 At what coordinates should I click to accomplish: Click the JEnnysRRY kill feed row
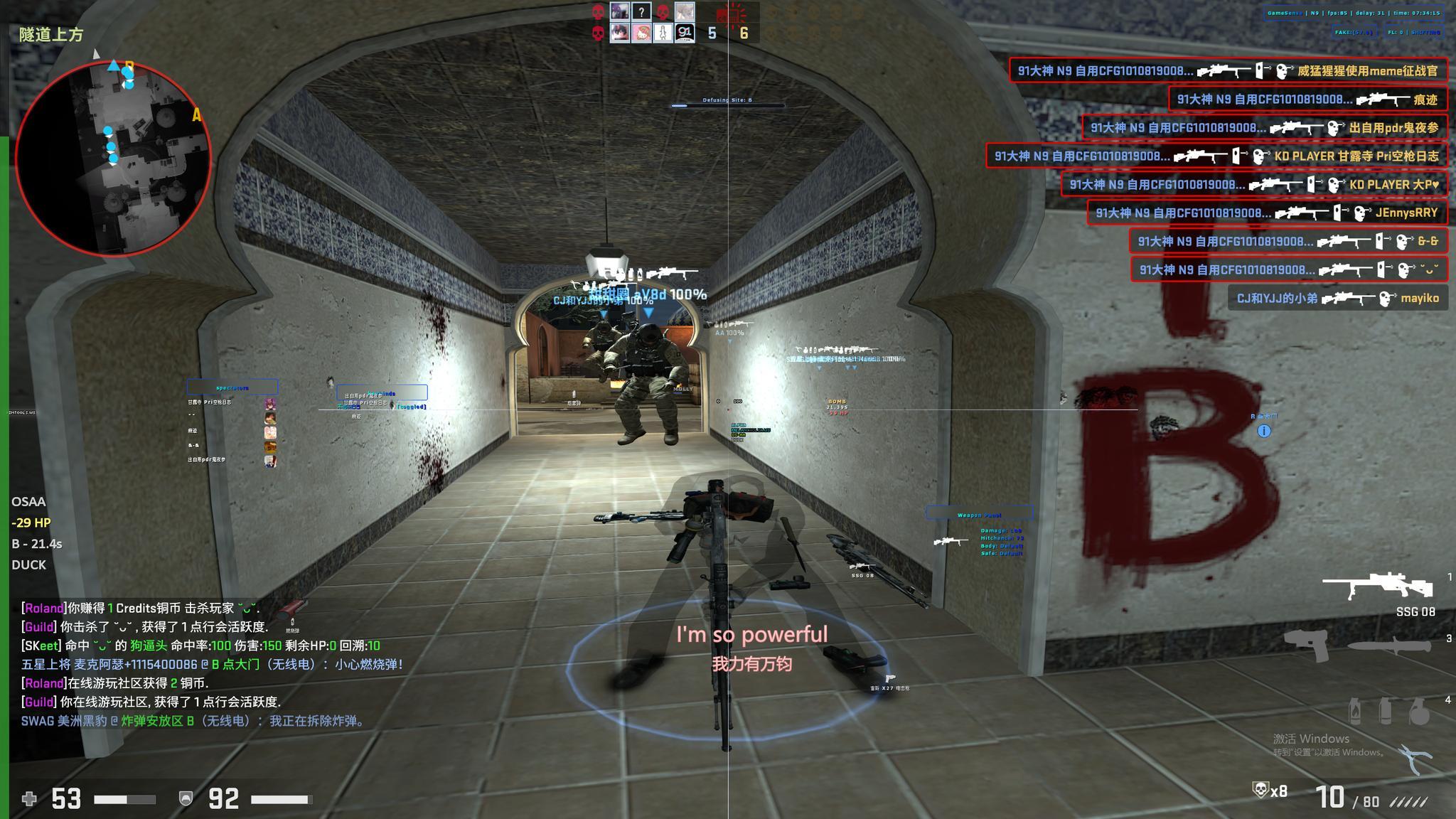tap(1266, 213)
